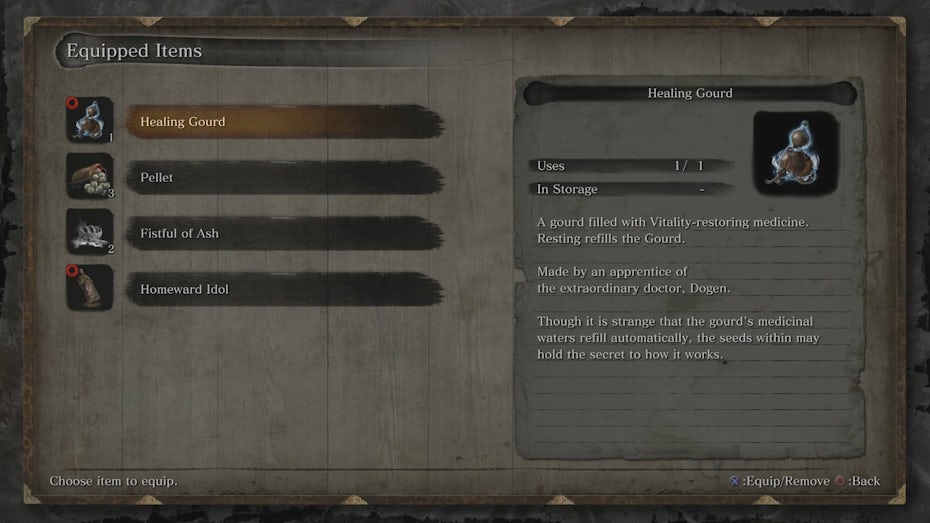Pick the Homeward Idol entry
This screenshot has height=523, width=930.
click(285, 290)
